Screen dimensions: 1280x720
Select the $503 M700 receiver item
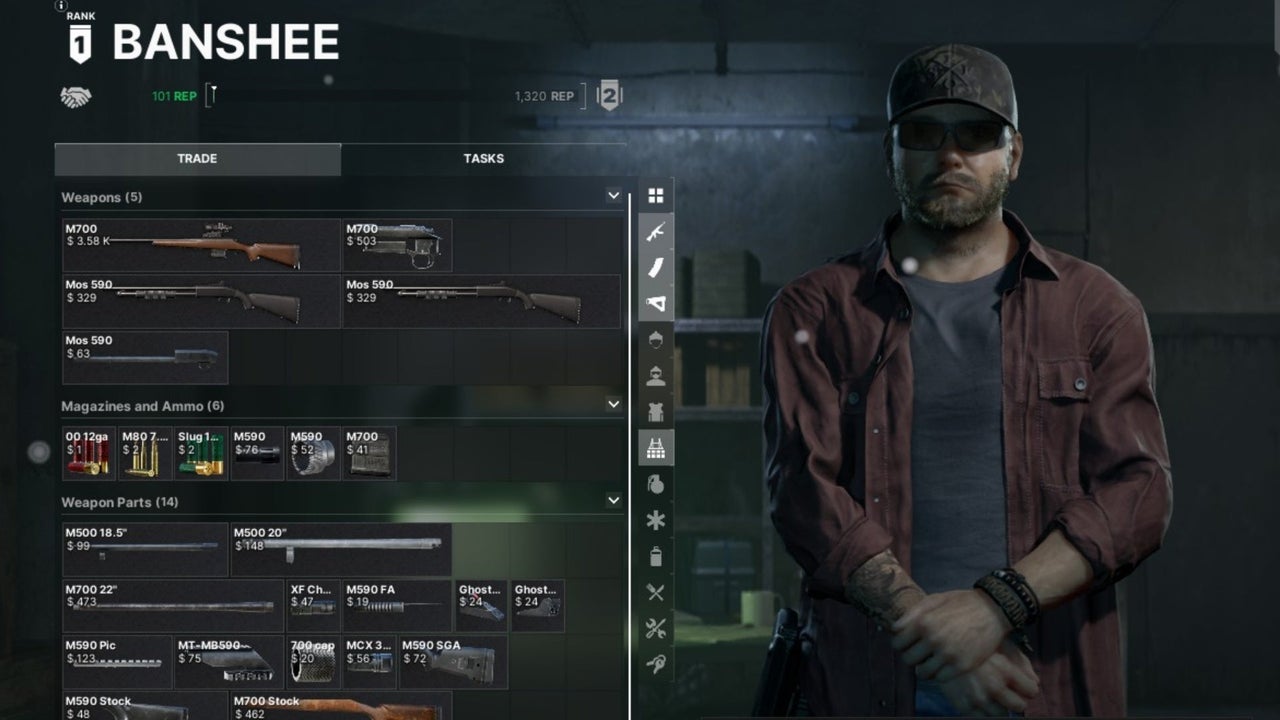[x=397, y=246]
